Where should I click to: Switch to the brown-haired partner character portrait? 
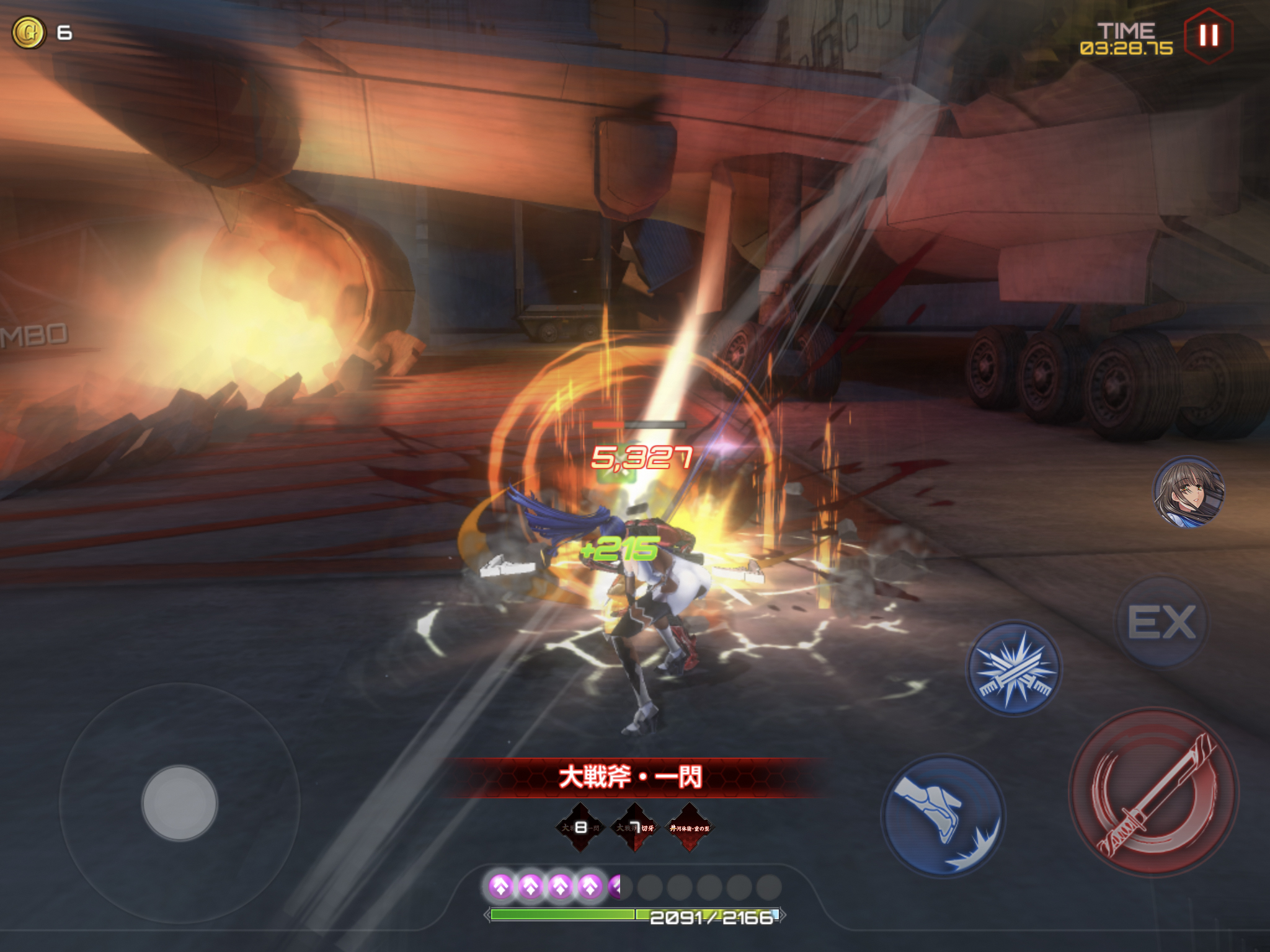click(x=1188, y=492)
